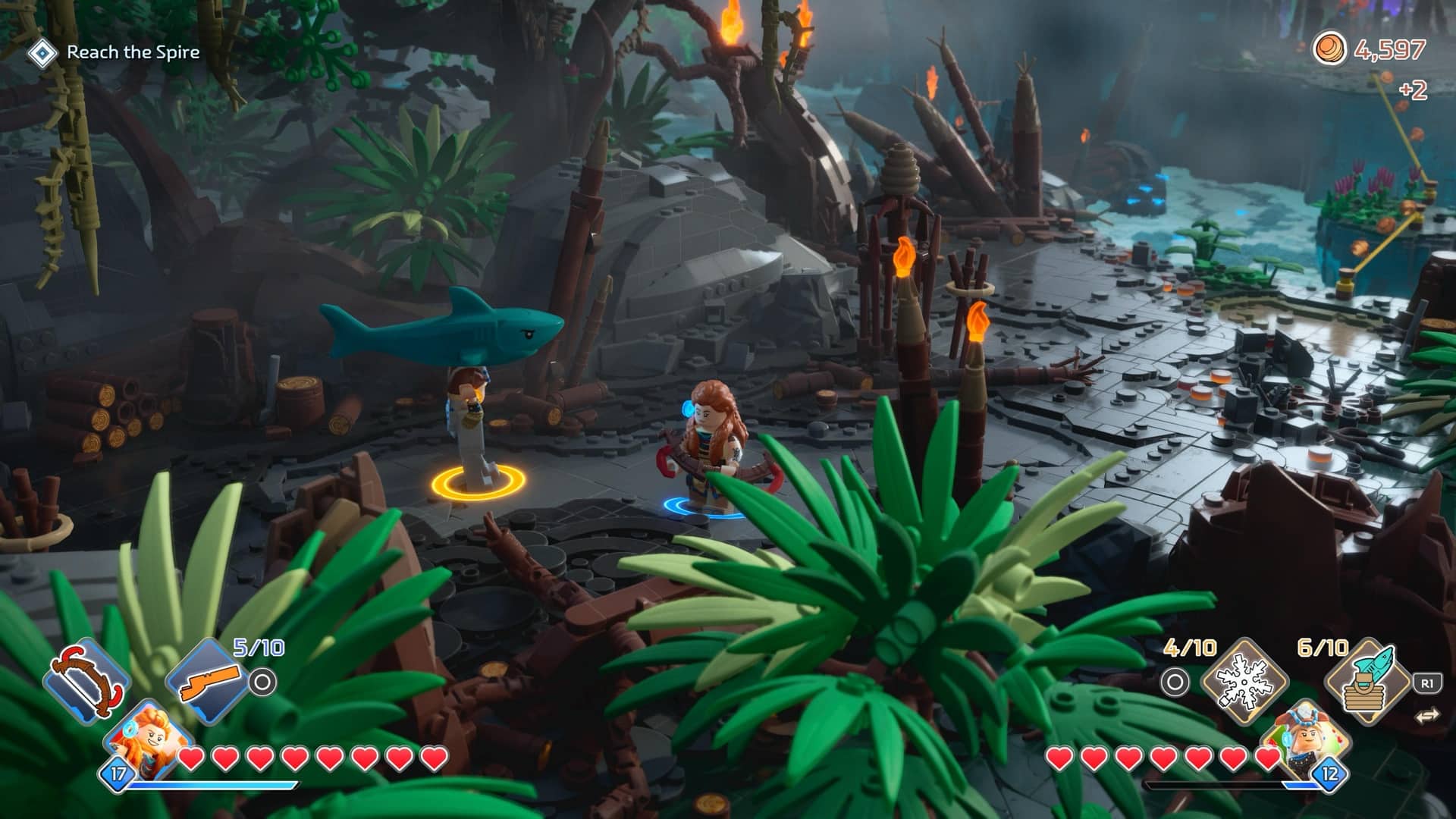1456x819 pixels.
Task: Select the red bow weapon icon
Action: point(86,676)
